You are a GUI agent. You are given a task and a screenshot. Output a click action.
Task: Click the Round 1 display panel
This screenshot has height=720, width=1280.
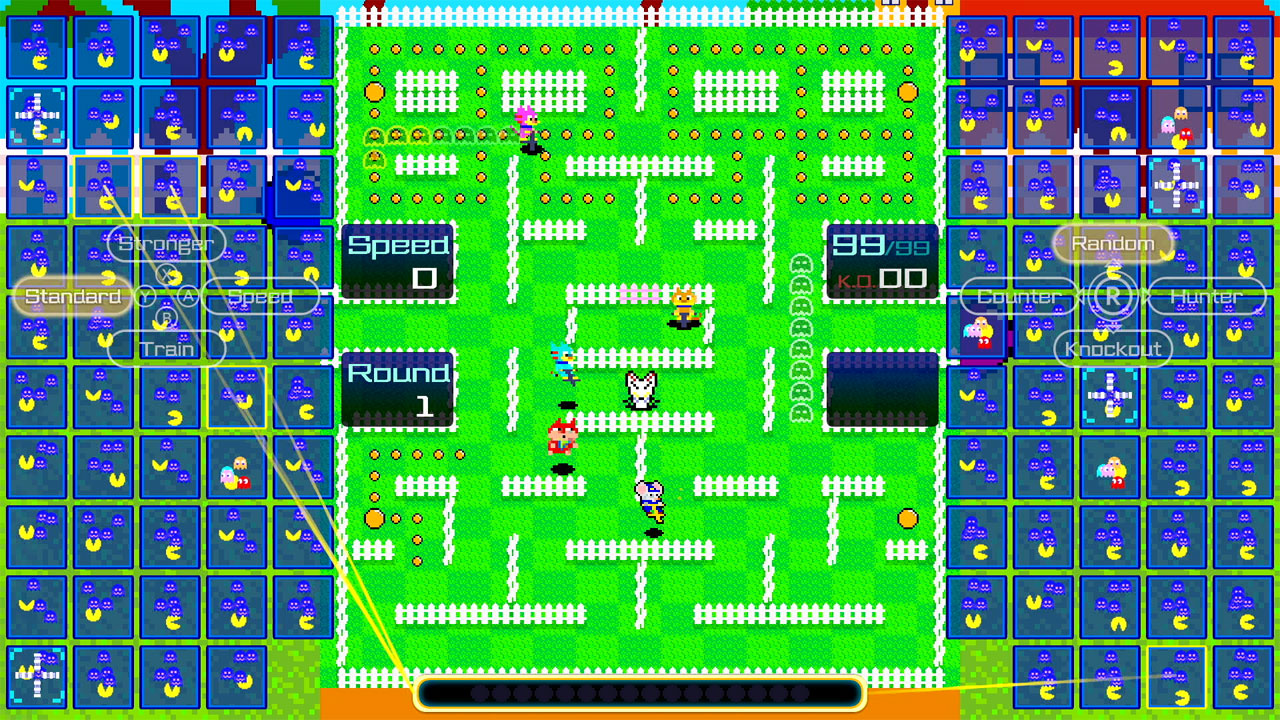pyautogui.click(x=397, y=388)
